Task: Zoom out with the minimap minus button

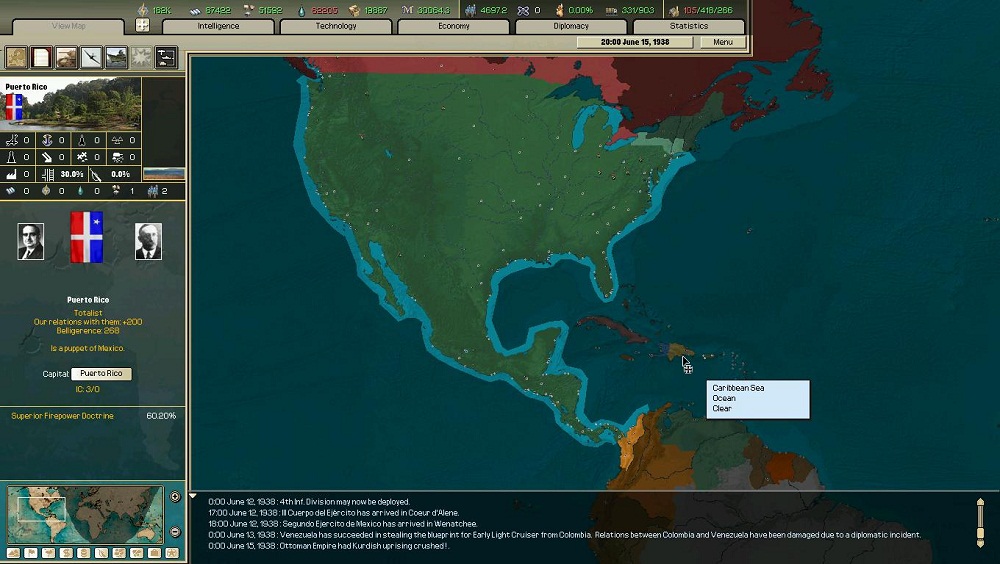Action: (x=175, y=532)
